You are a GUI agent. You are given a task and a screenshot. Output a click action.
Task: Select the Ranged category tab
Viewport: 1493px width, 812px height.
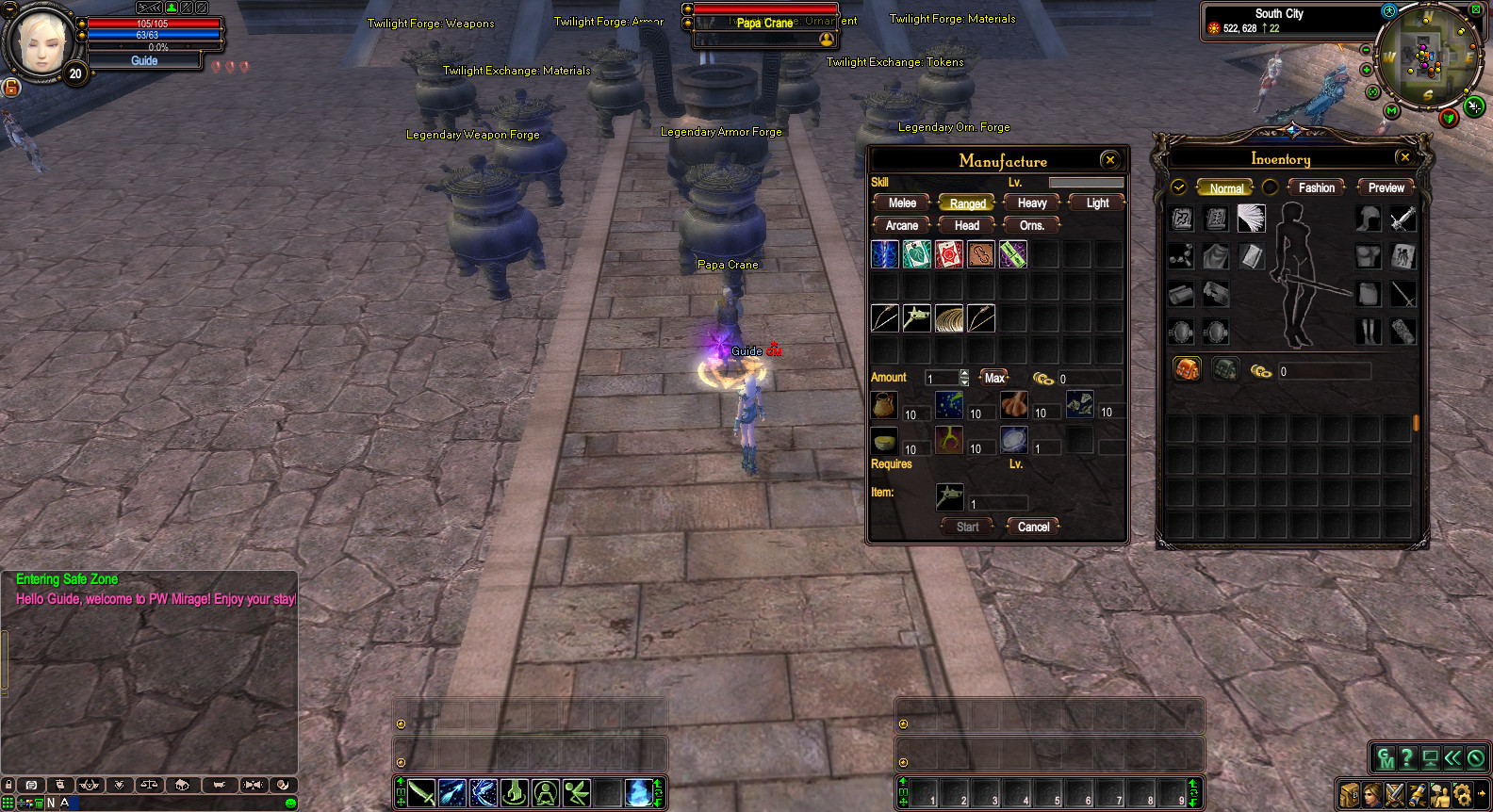[x=967, y=203]
